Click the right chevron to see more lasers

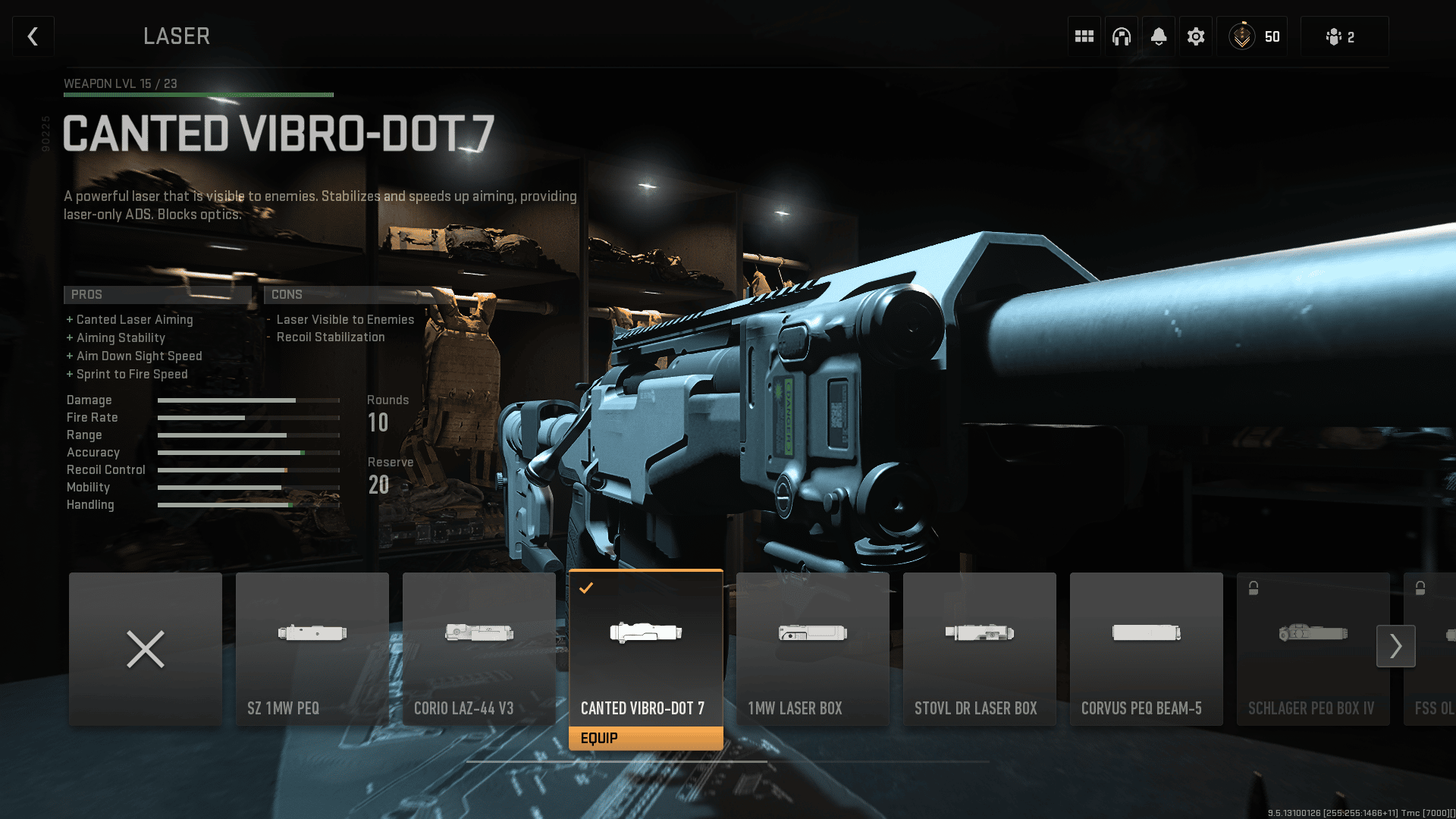coord(1396,646)
